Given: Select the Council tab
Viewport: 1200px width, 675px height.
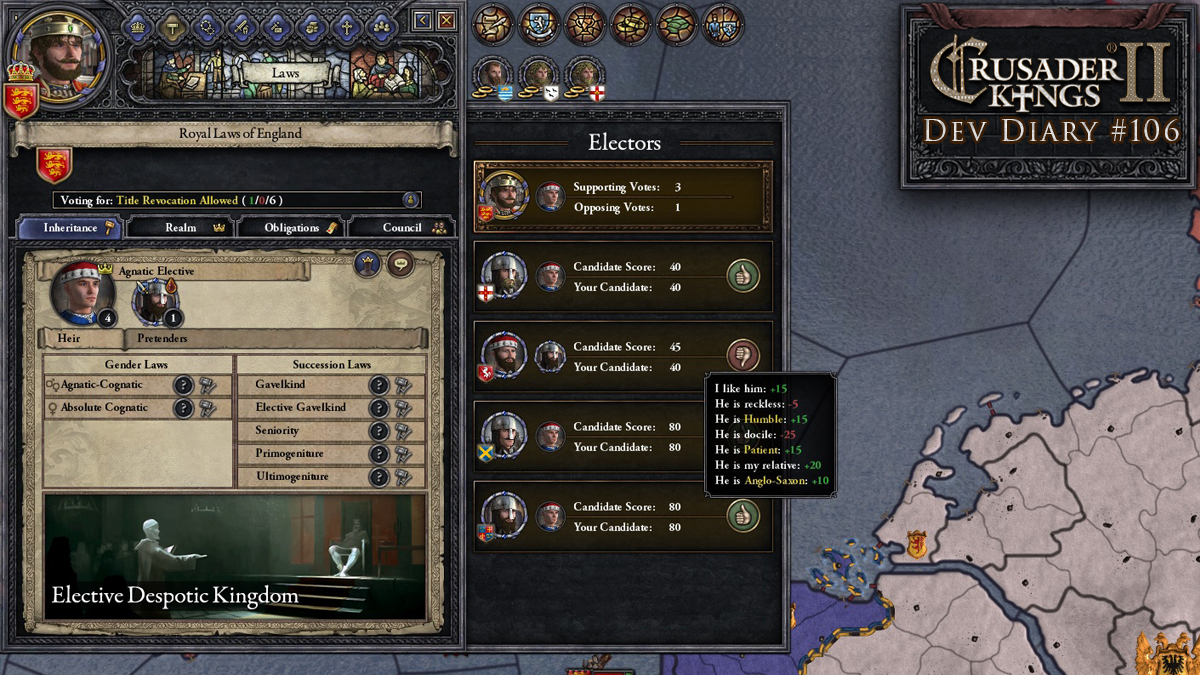Looking at the screenshot, I should pyautogui.click(x=402, y=228).
